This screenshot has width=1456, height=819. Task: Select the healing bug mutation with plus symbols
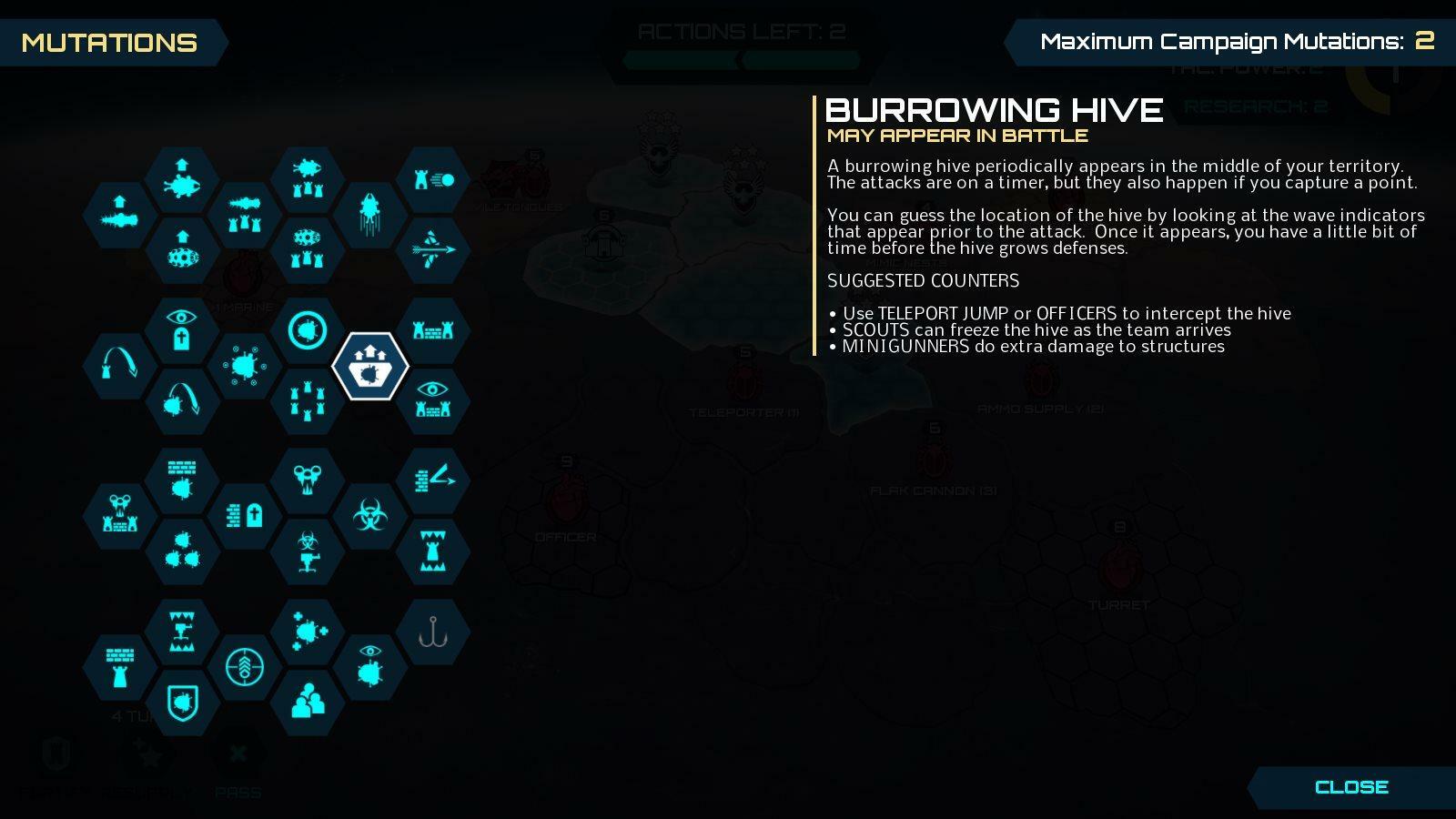(309, 632)
